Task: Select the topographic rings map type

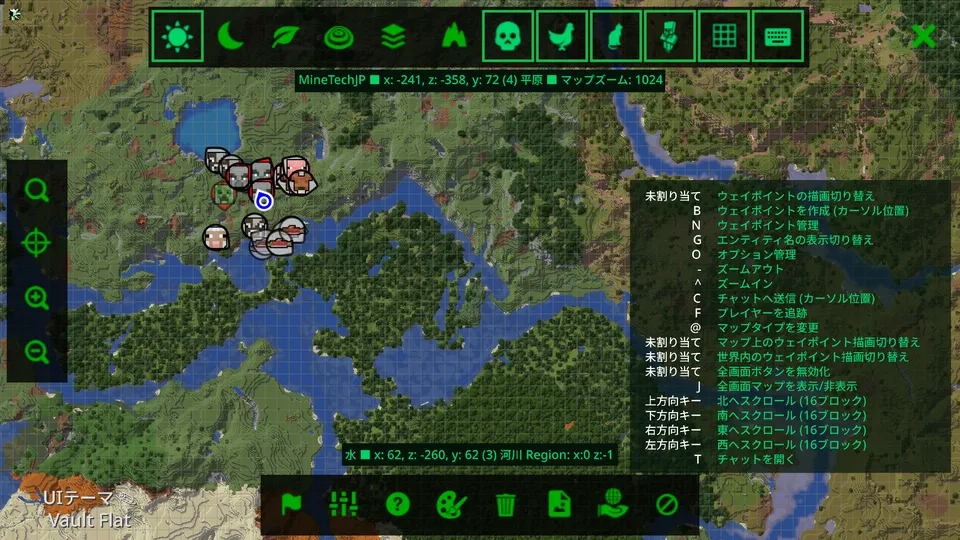Action: [340, 37]
